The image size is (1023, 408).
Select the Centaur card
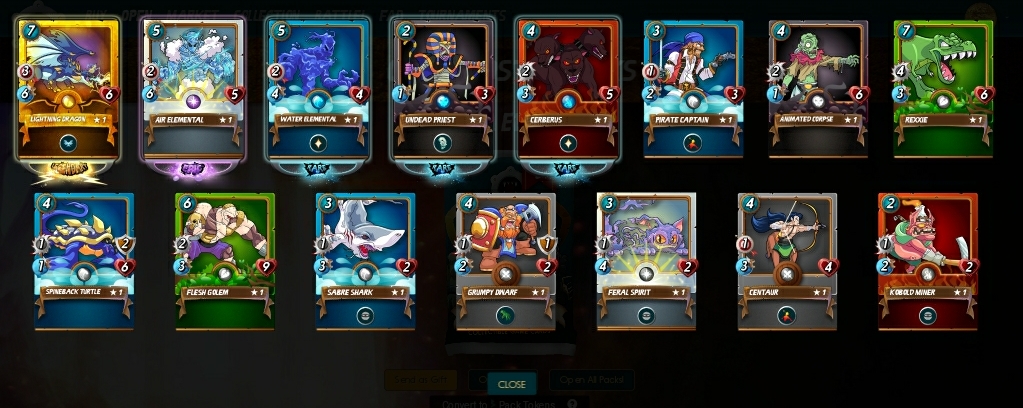pos(788,262)
